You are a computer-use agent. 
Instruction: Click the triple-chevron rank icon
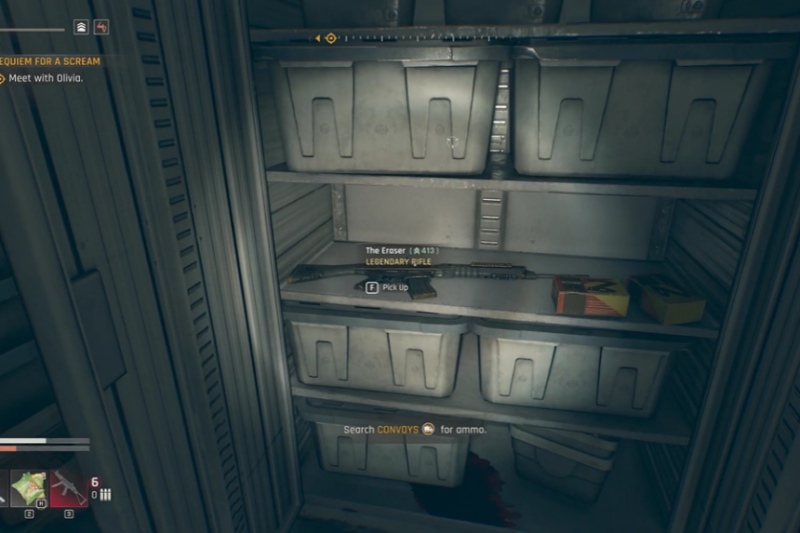[x=81, y=27]
